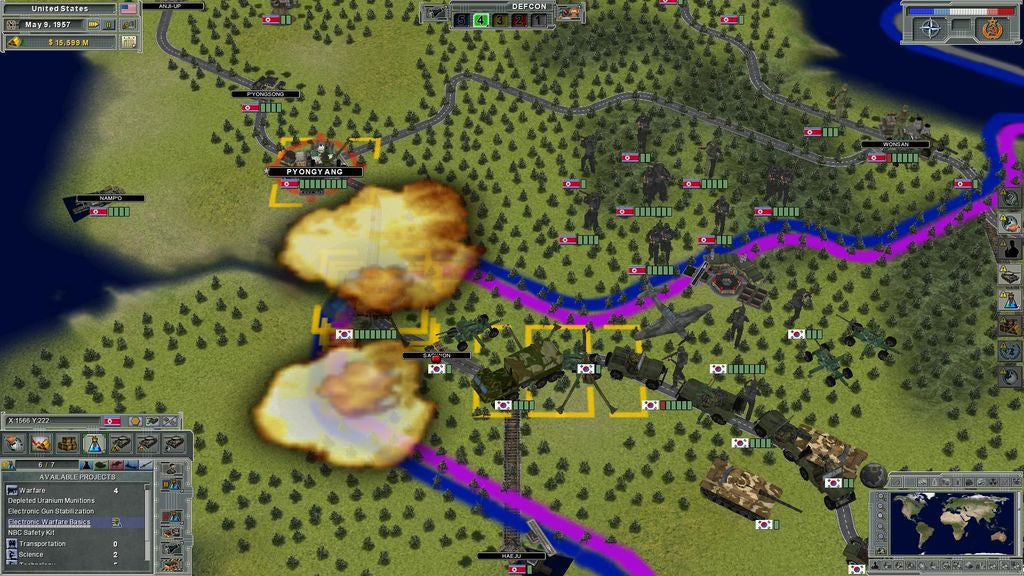The width and height of the screenshot is (1024, 576).
Task: Select Pyongyang city label
Action: click(314, 172)
